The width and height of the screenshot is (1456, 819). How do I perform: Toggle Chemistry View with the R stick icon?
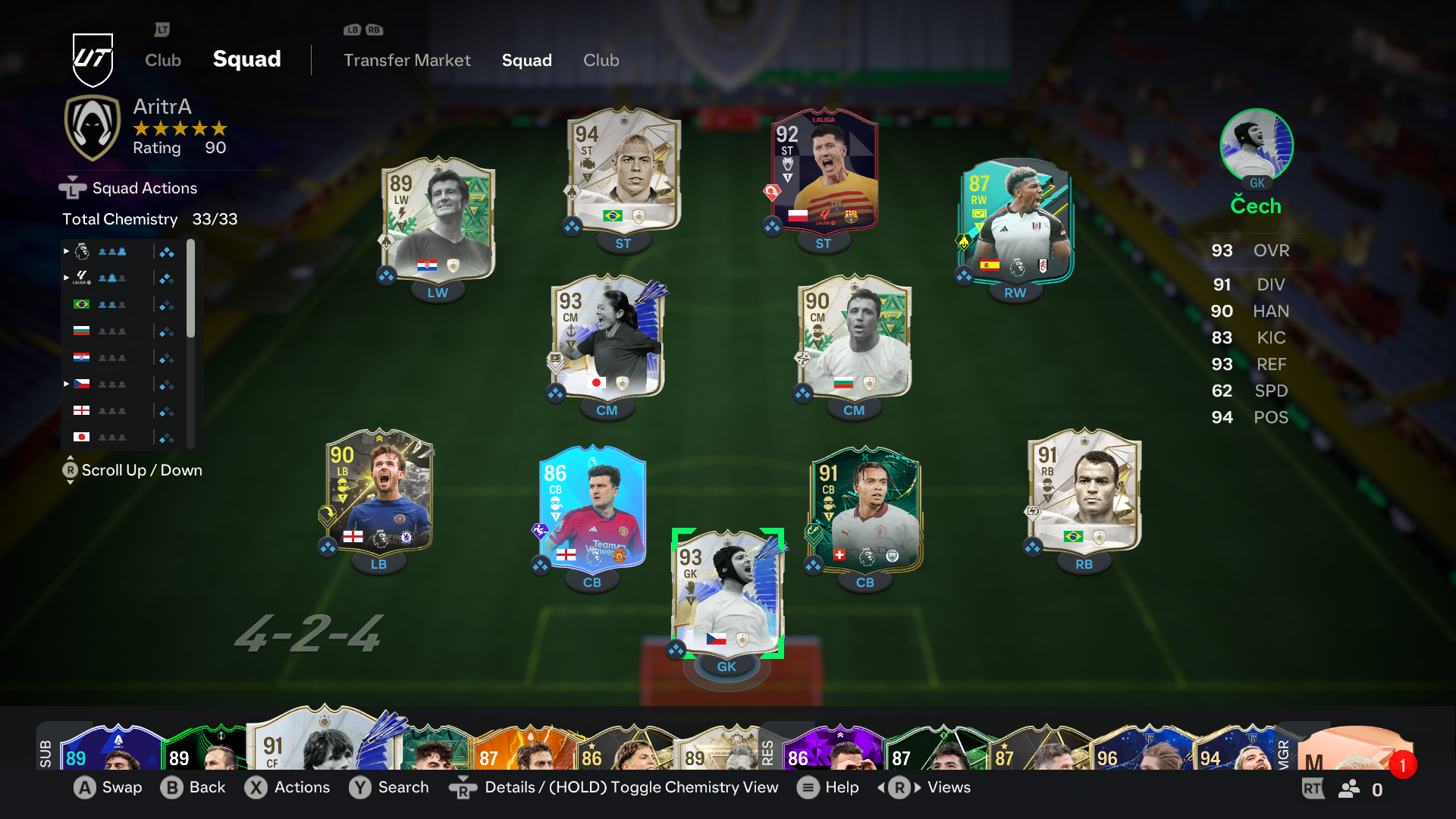coord(463,788)
